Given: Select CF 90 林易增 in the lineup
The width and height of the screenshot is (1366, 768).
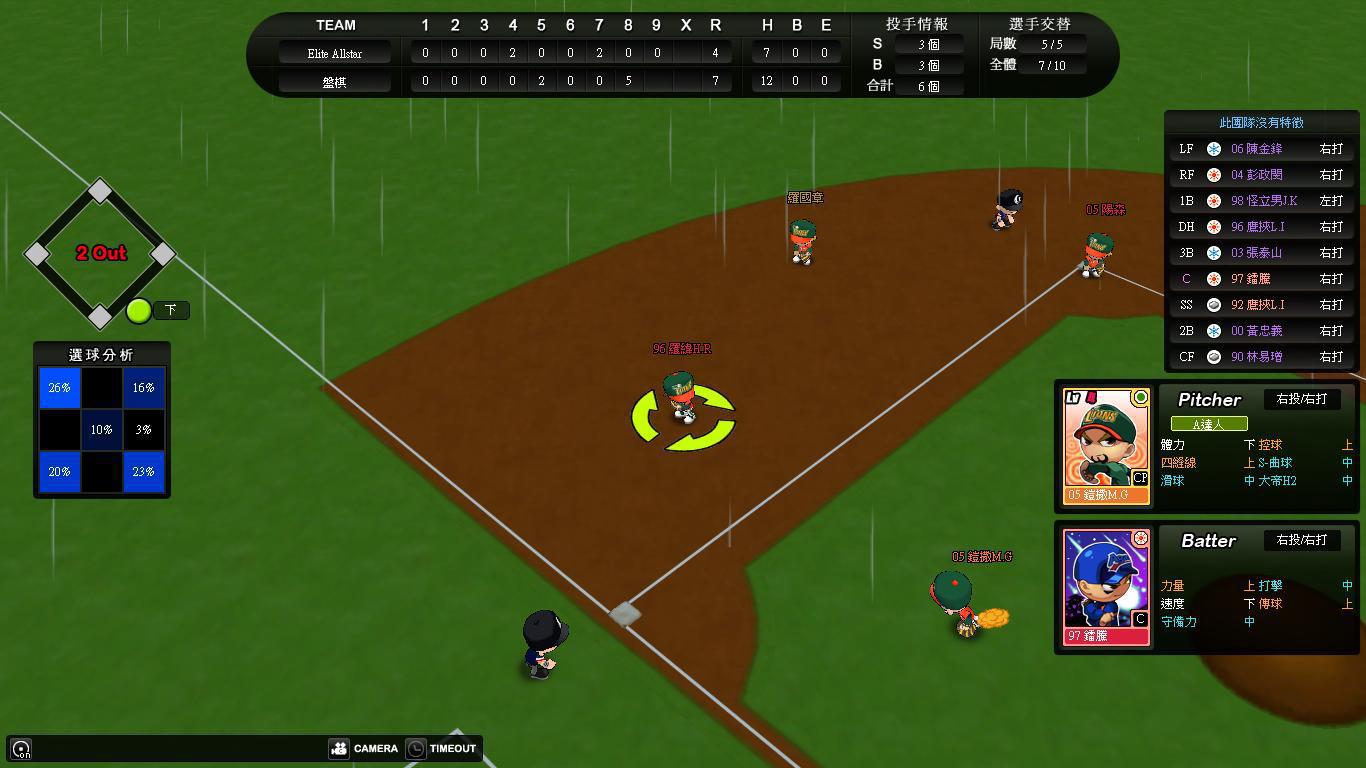Looking at the screenshot, I should pos(1265,357).
